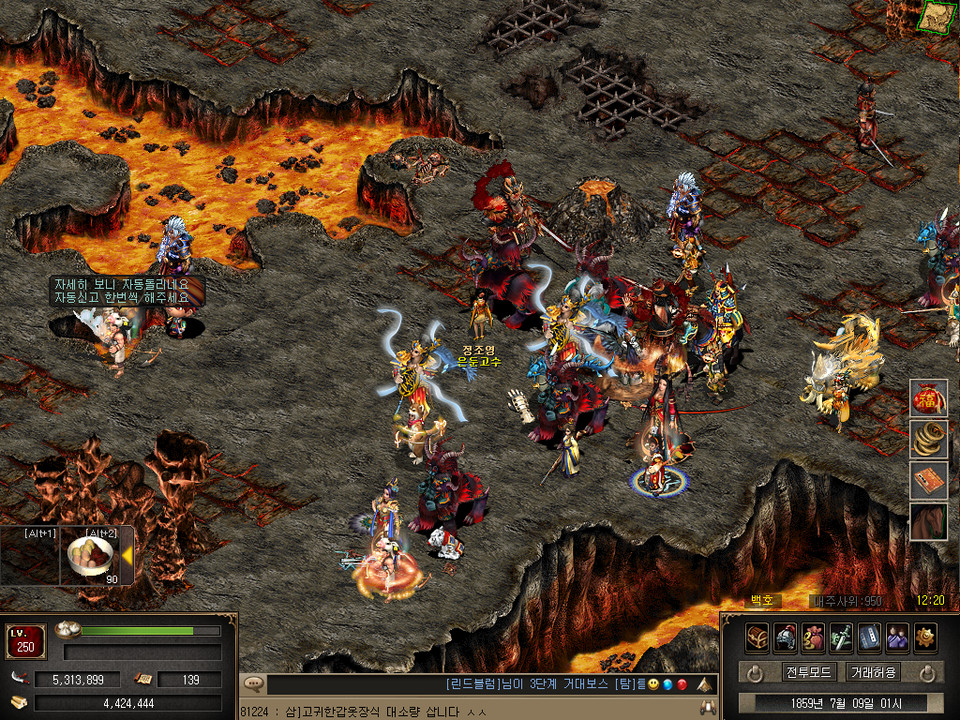This screenshot has height=720, width=960.
Task: Click the pink money pouch icon
Action: [x=813, y=637]
